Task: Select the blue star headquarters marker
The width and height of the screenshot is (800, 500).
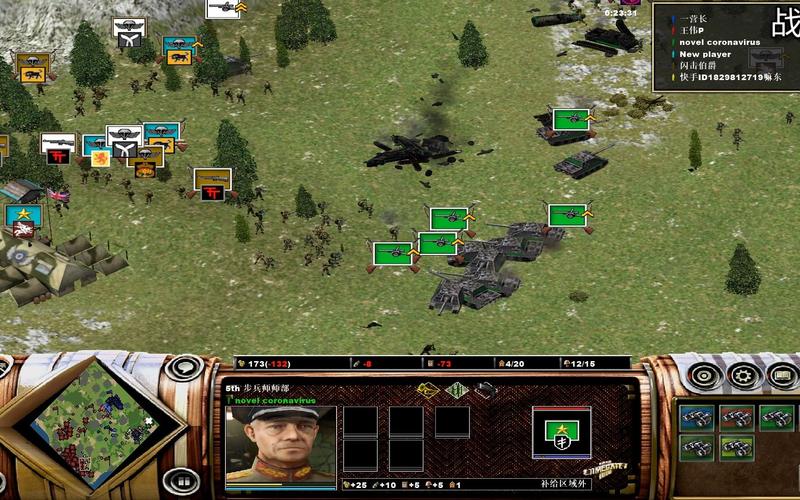Action: (x=22, y=217)
